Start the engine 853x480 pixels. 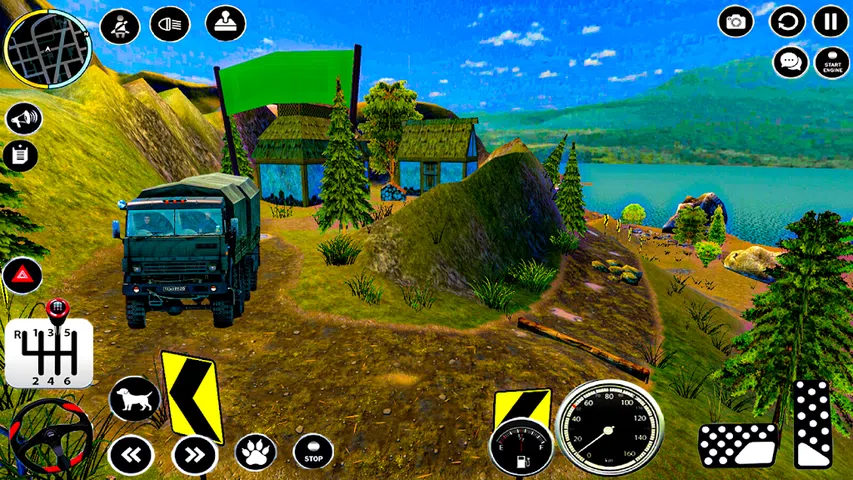point(831,62)
